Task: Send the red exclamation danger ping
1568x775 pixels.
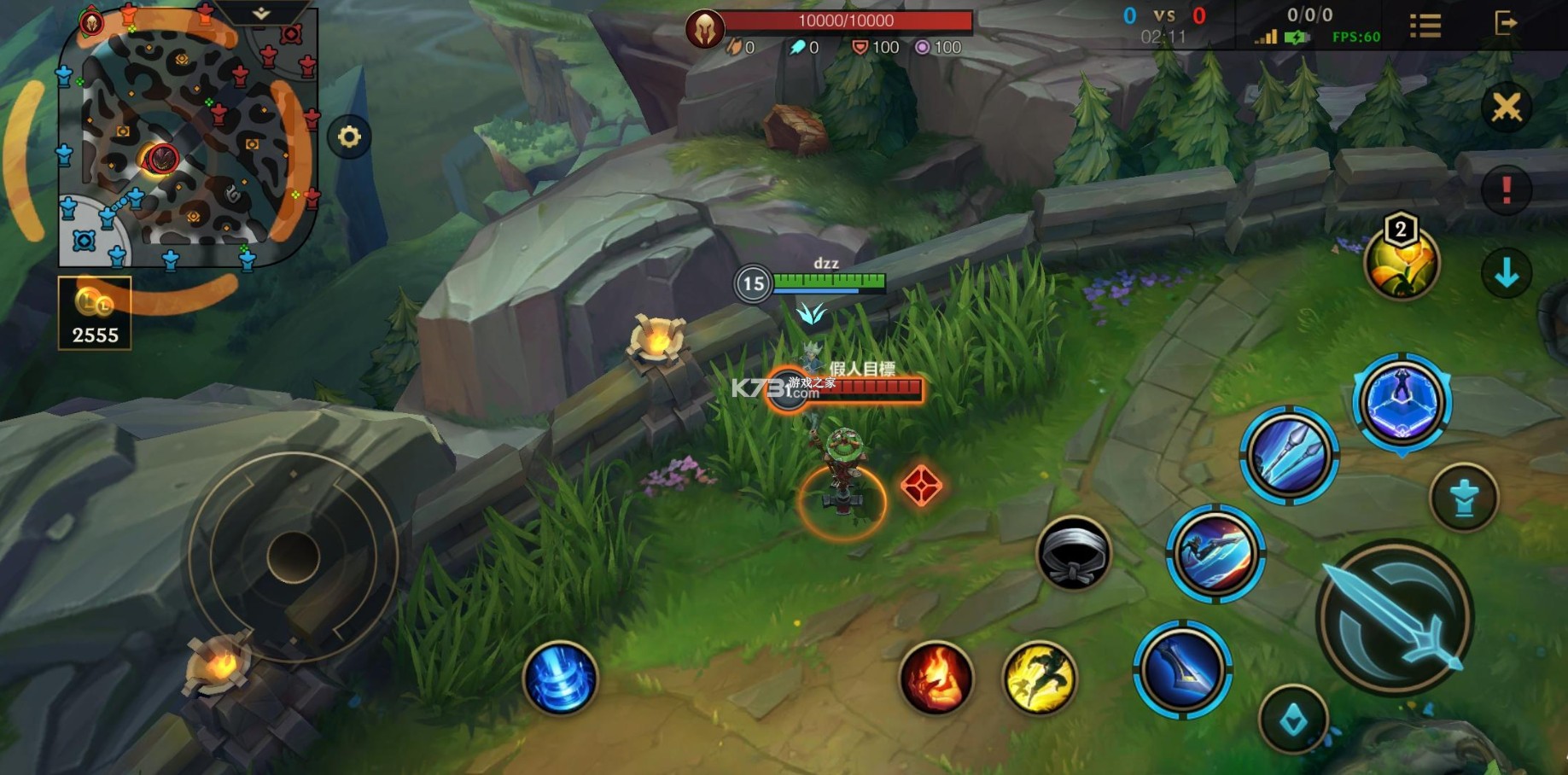Action: pyautogui.click(x=1507, y=190)
